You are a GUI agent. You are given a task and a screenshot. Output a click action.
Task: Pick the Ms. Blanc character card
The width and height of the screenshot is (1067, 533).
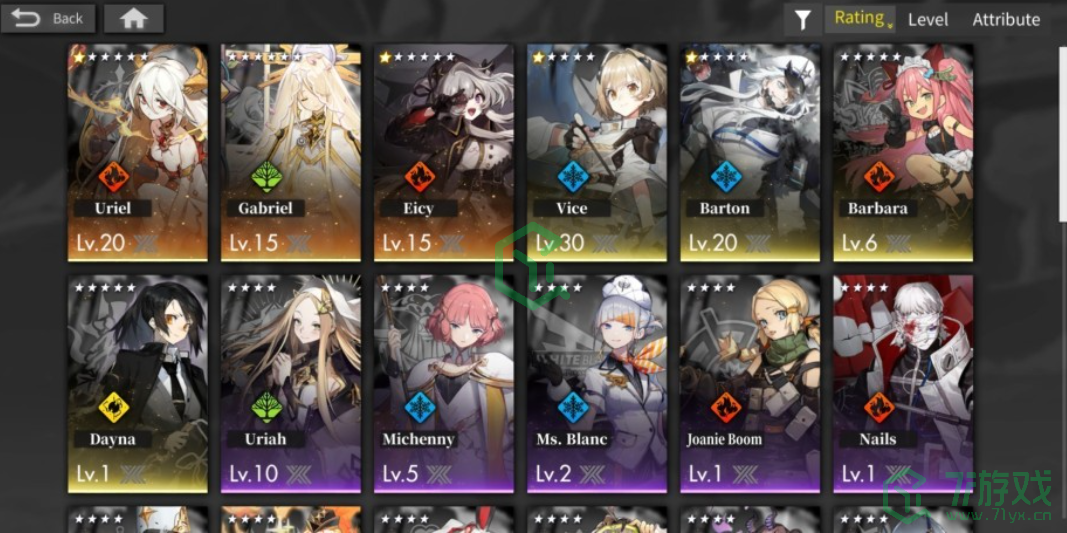click(x=597, y=382)
